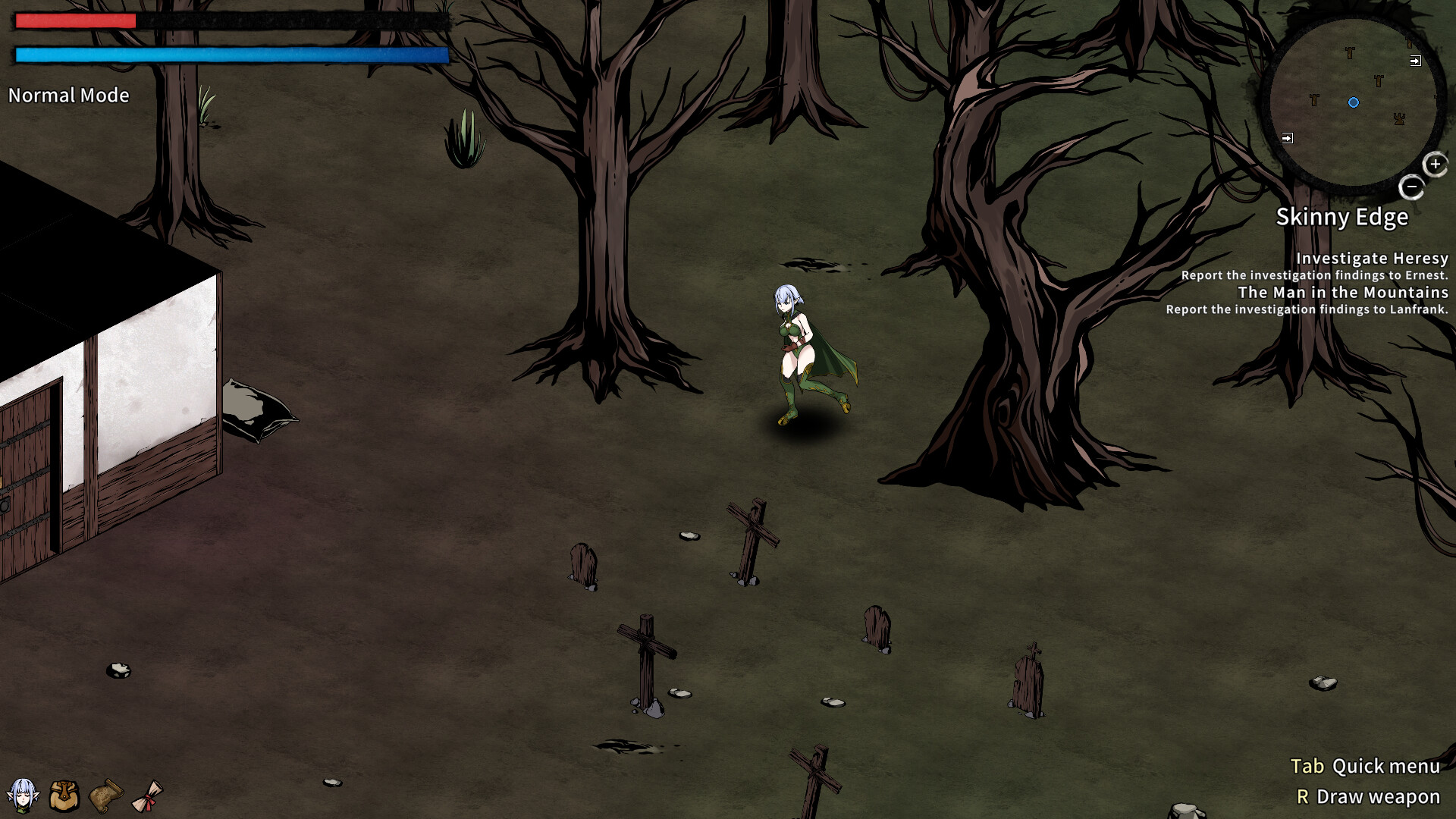Click the red health bar
The height and width of the screenshot is (819, 1456).
[74, 20]
